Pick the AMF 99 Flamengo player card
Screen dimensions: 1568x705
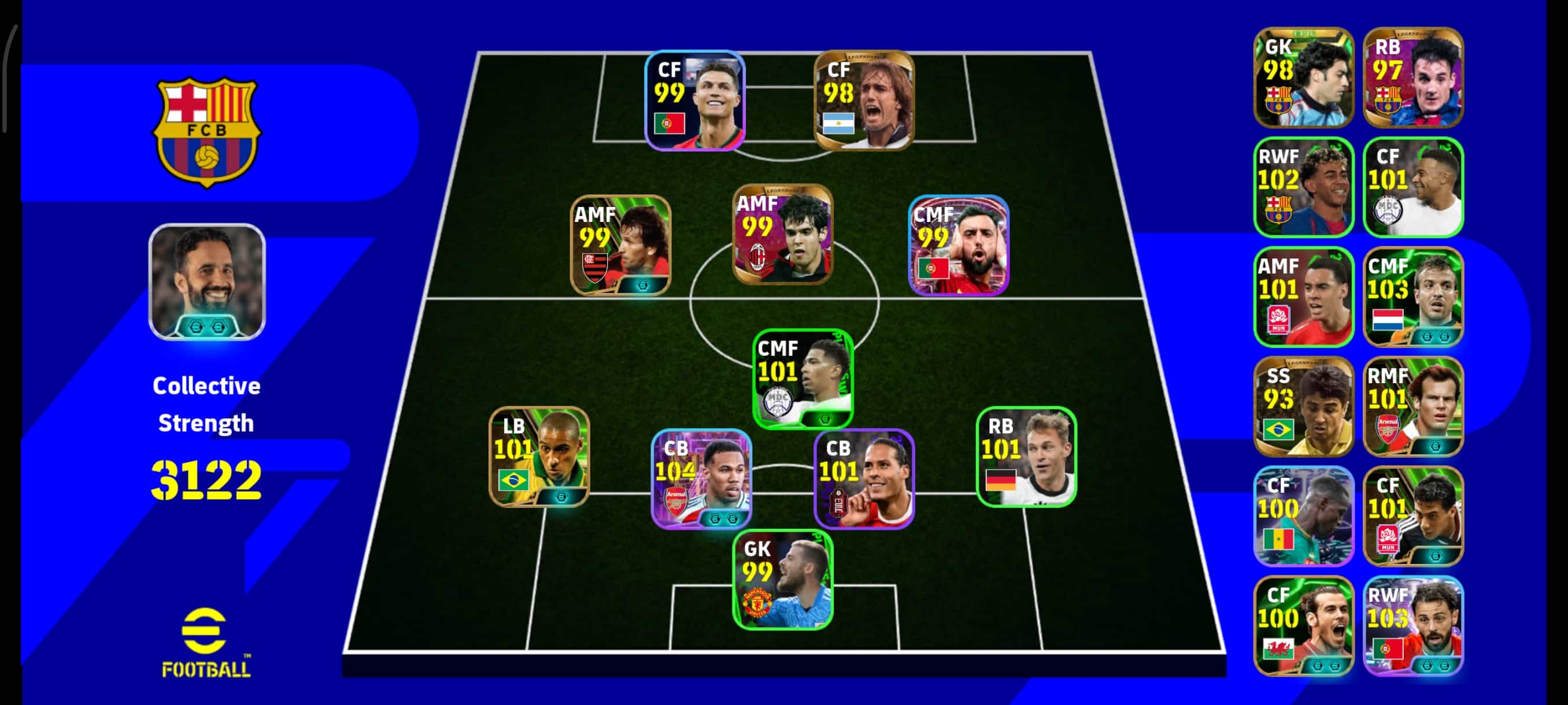click(x=620, y=245)
